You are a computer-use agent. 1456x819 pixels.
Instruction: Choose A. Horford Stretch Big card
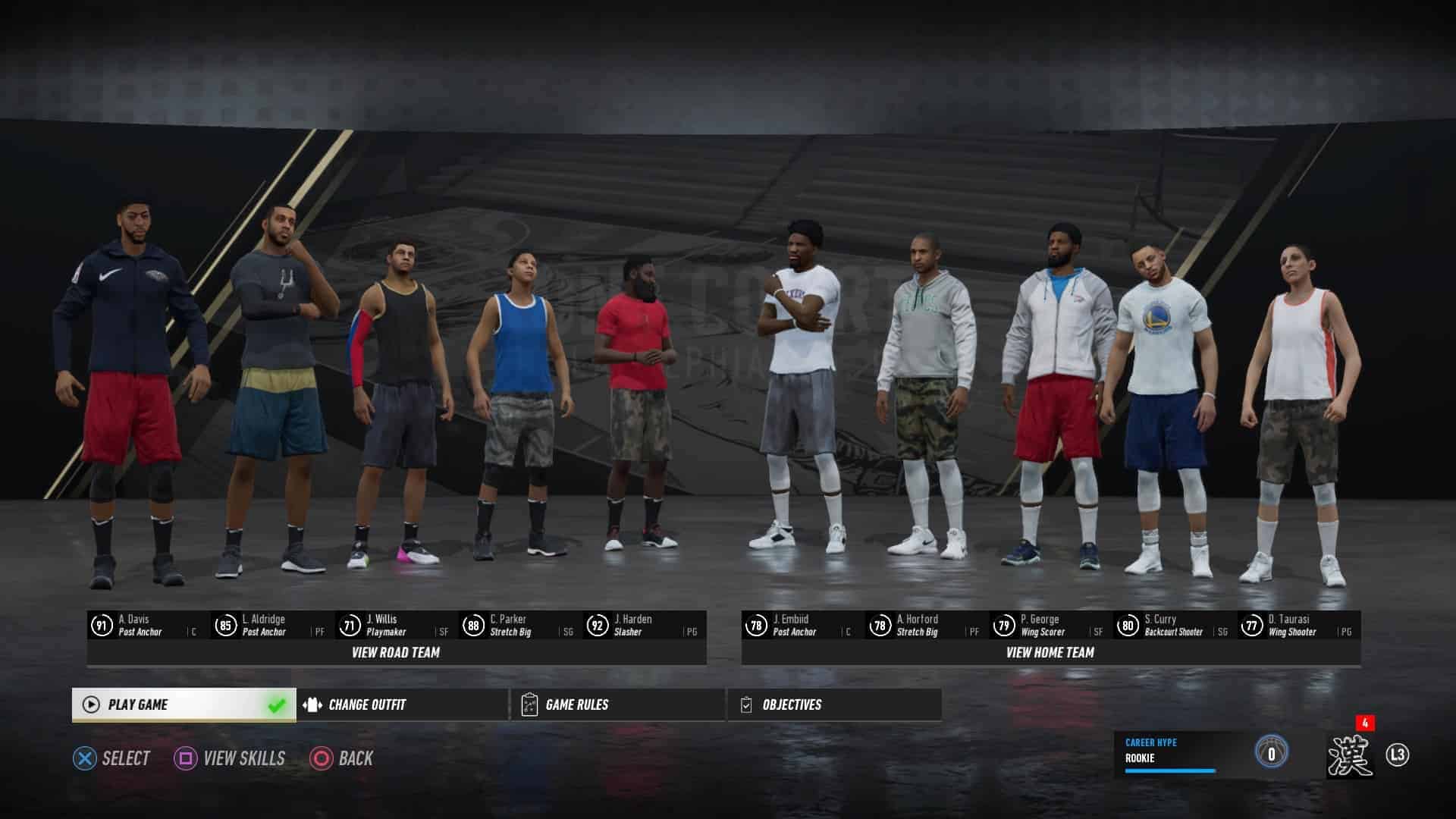[927, 625]
